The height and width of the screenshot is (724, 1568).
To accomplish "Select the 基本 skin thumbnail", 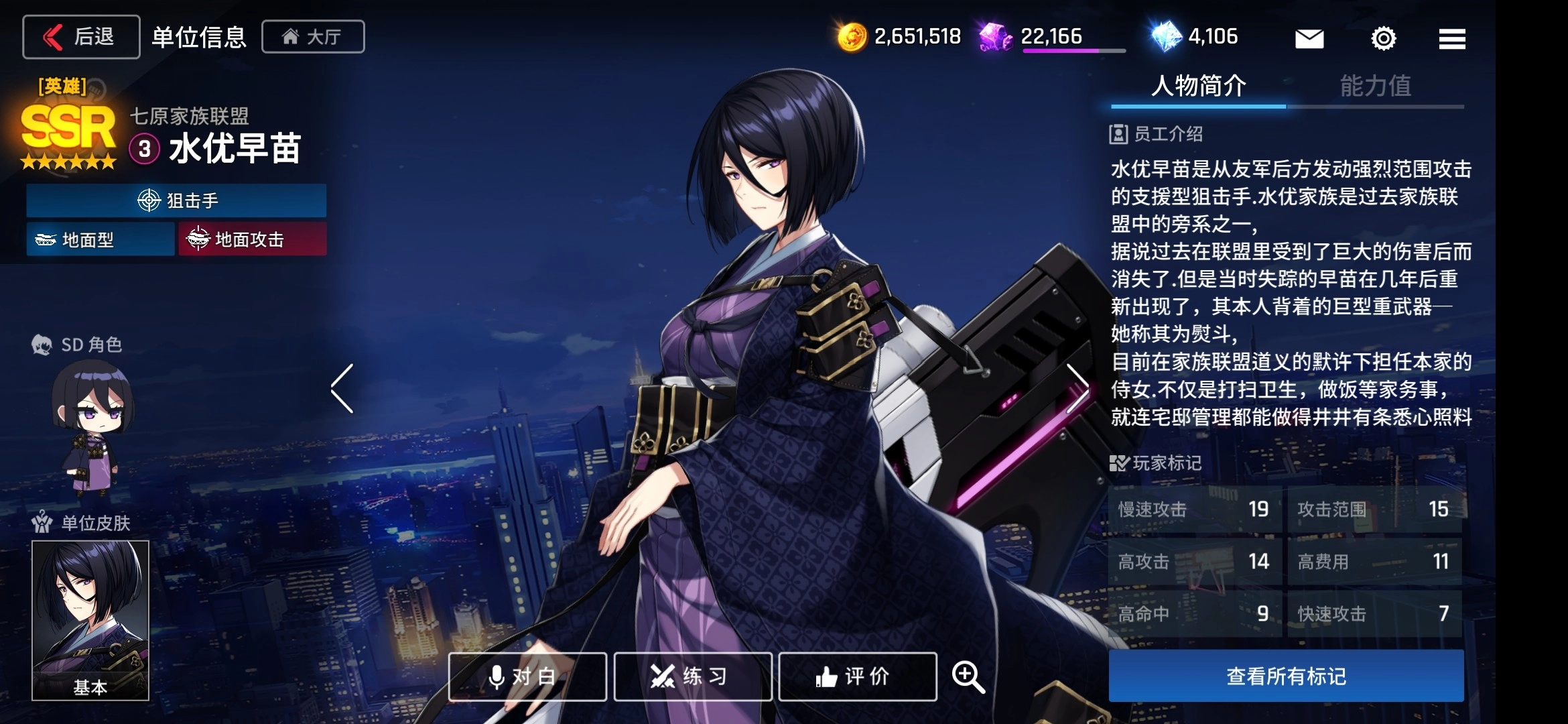I will point(90,620).
